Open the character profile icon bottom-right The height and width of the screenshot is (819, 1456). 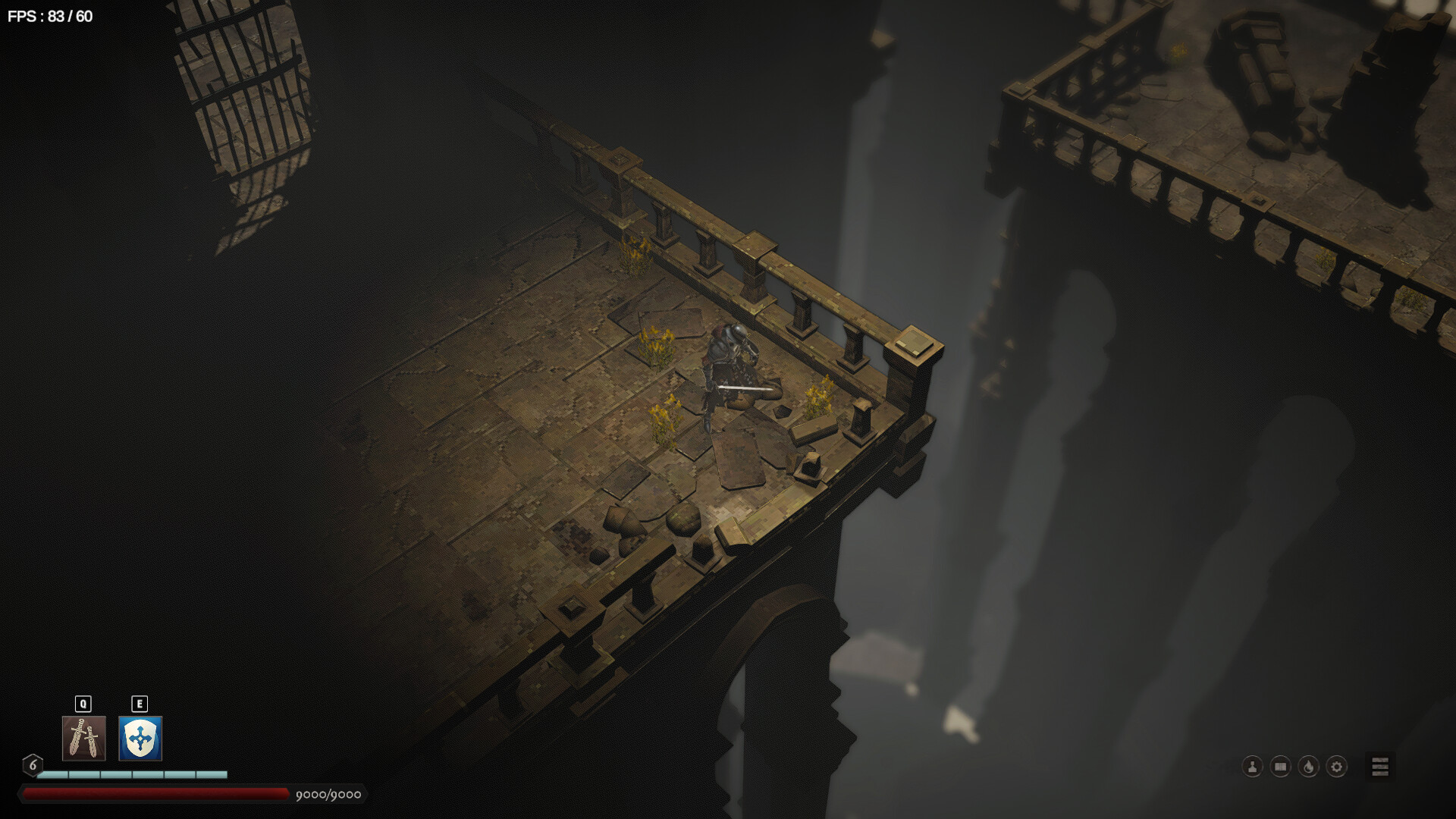[1252, 767]
